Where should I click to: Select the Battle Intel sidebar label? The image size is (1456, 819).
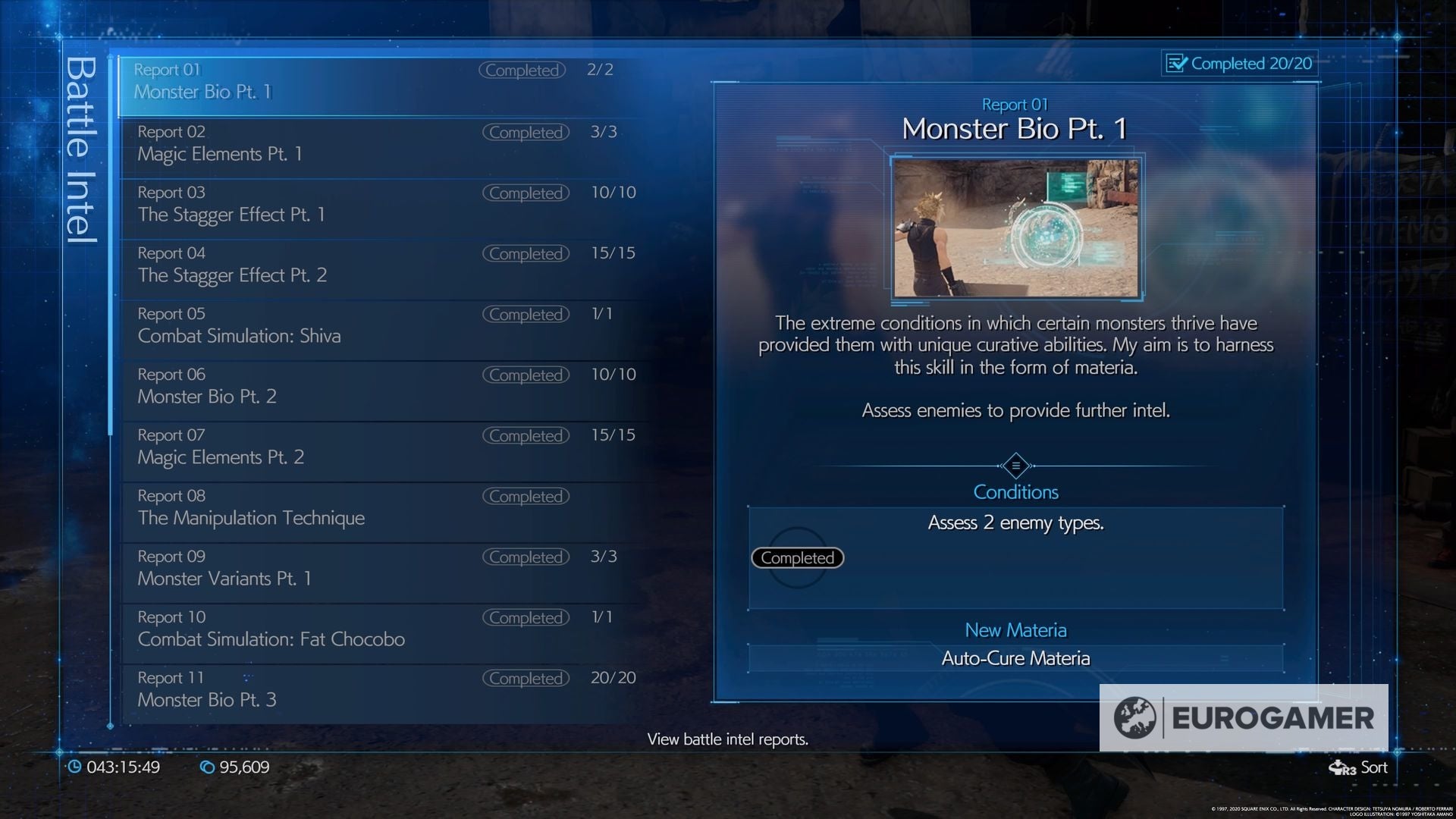coord(80,152)
